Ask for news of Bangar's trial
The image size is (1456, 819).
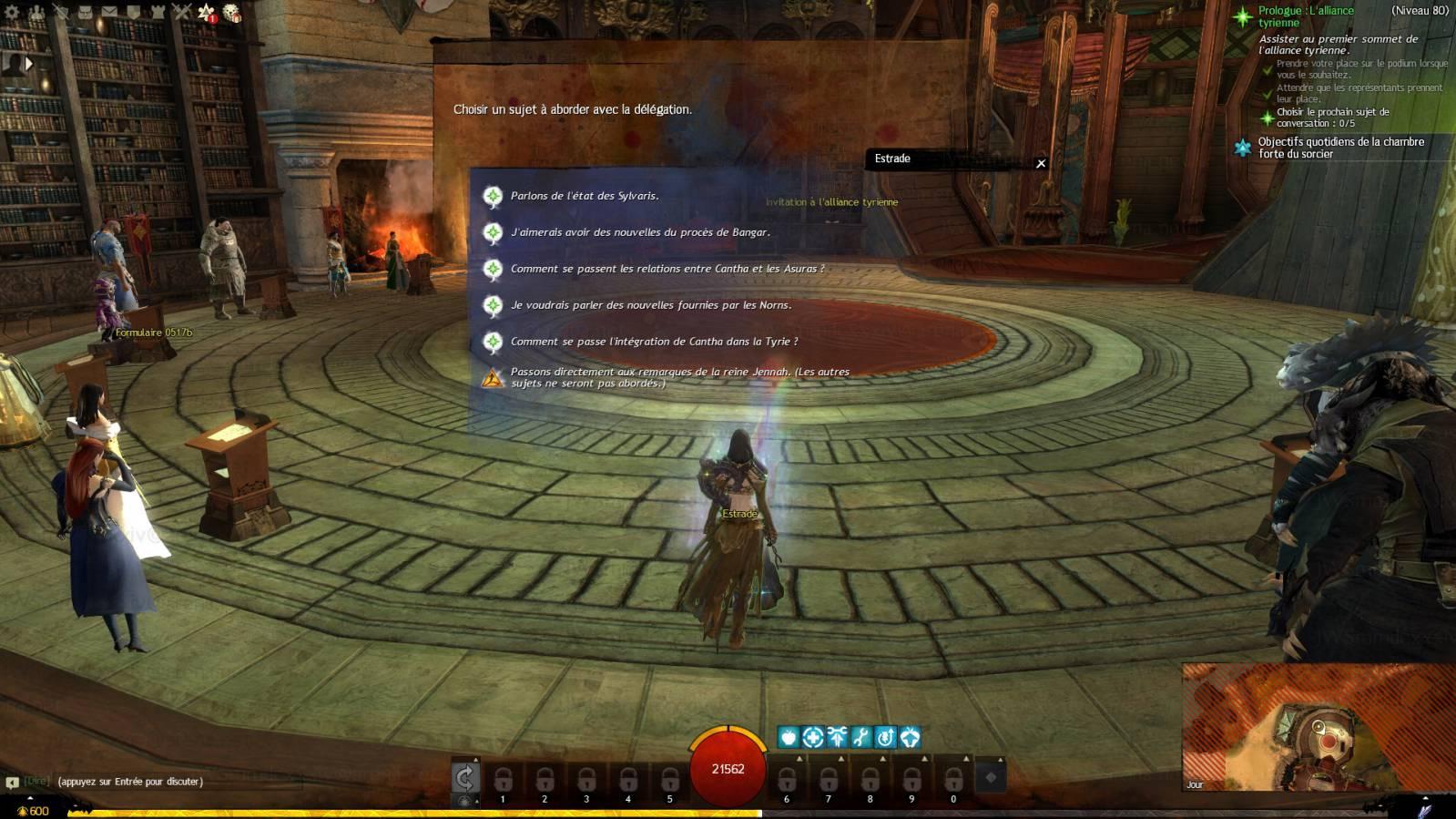[x=639, y=232]
